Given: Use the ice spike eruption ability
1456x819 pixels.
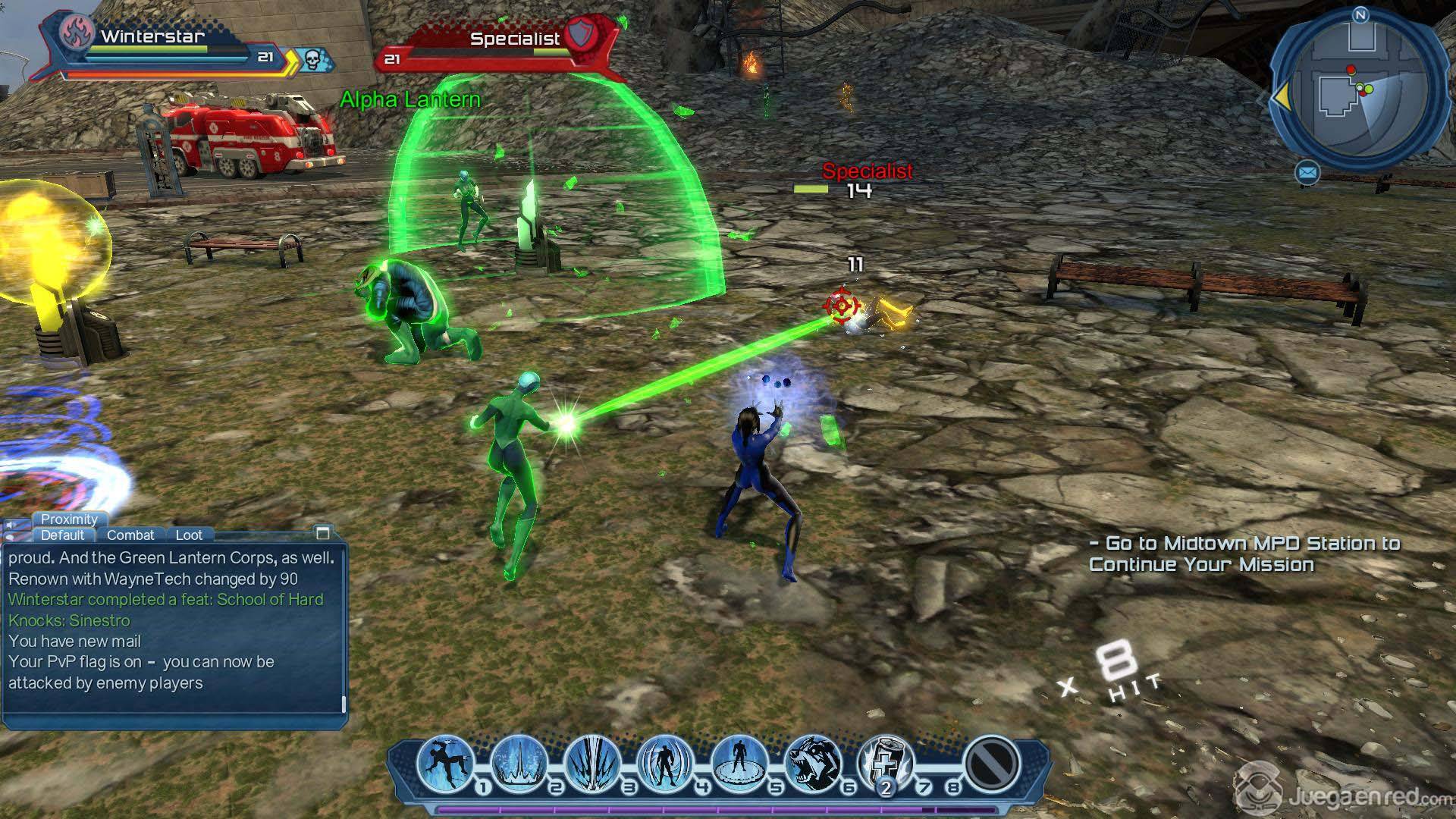Looking at the screenshot, I should click(519, 762).
